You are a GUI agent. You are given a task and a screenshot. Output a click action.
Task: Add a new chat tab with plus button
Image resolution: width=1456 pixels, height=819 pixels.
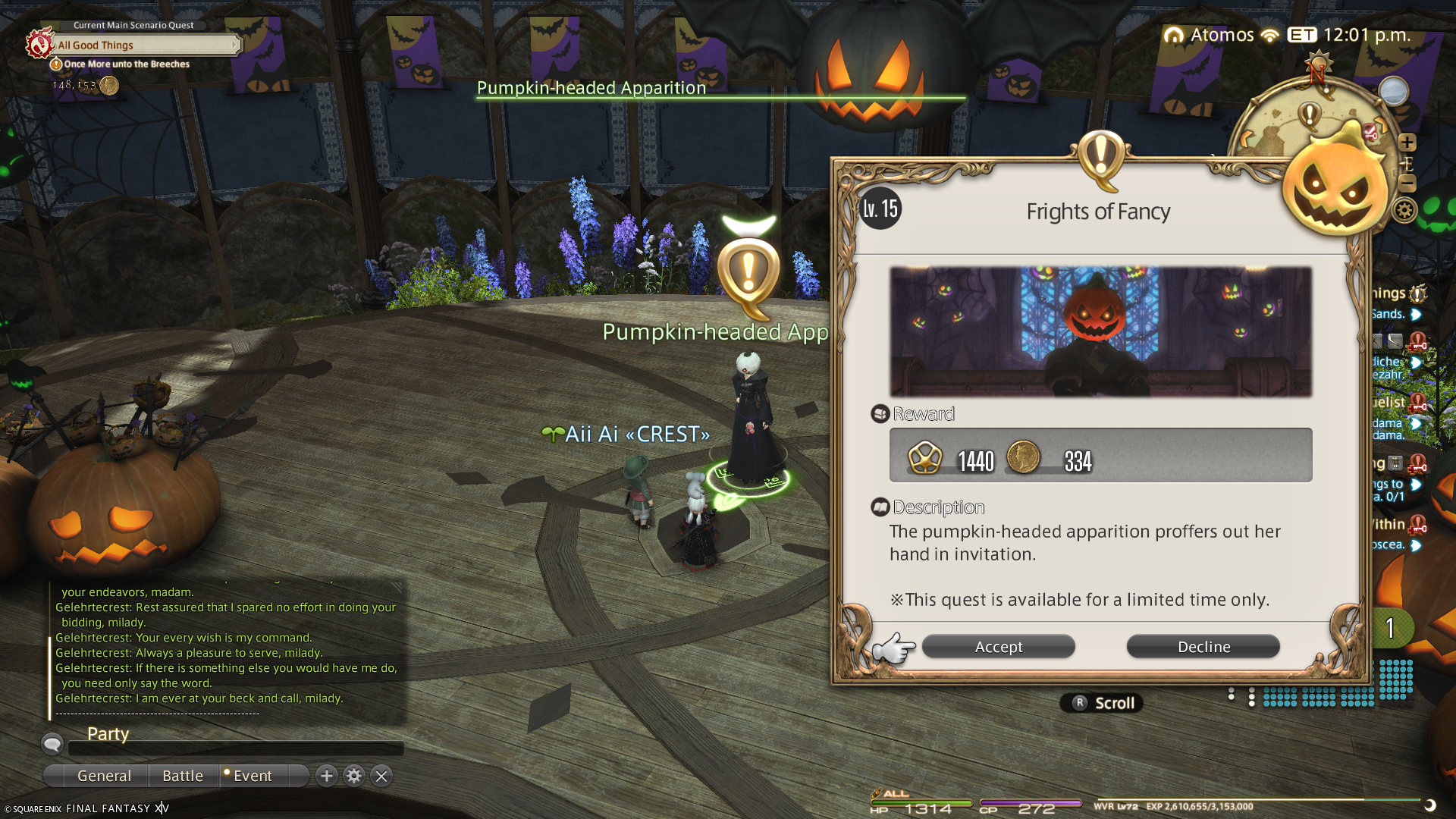[x=327, y=776]
